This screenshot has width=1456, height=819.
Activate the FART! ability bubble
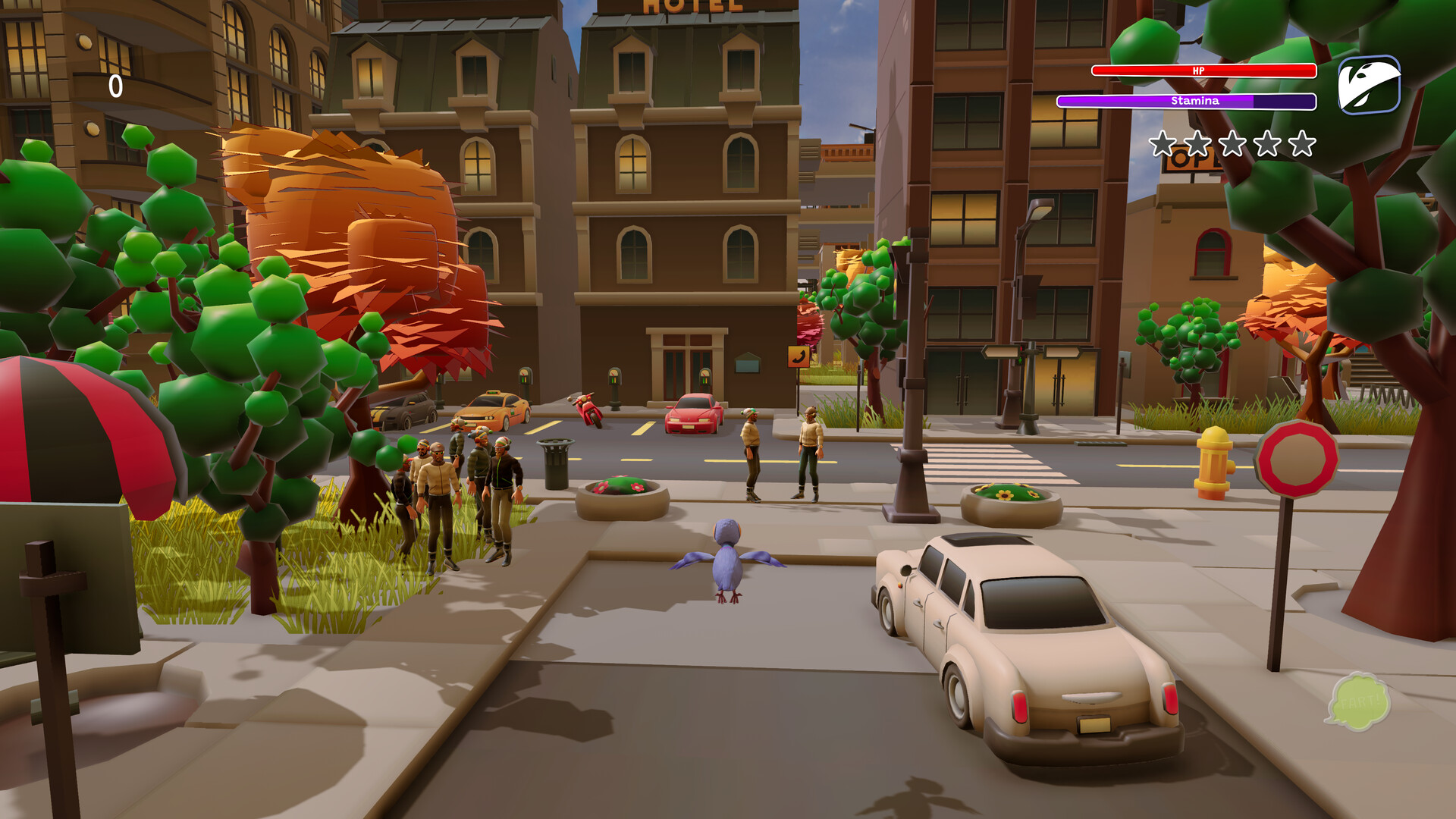[x=1361, y=700]
